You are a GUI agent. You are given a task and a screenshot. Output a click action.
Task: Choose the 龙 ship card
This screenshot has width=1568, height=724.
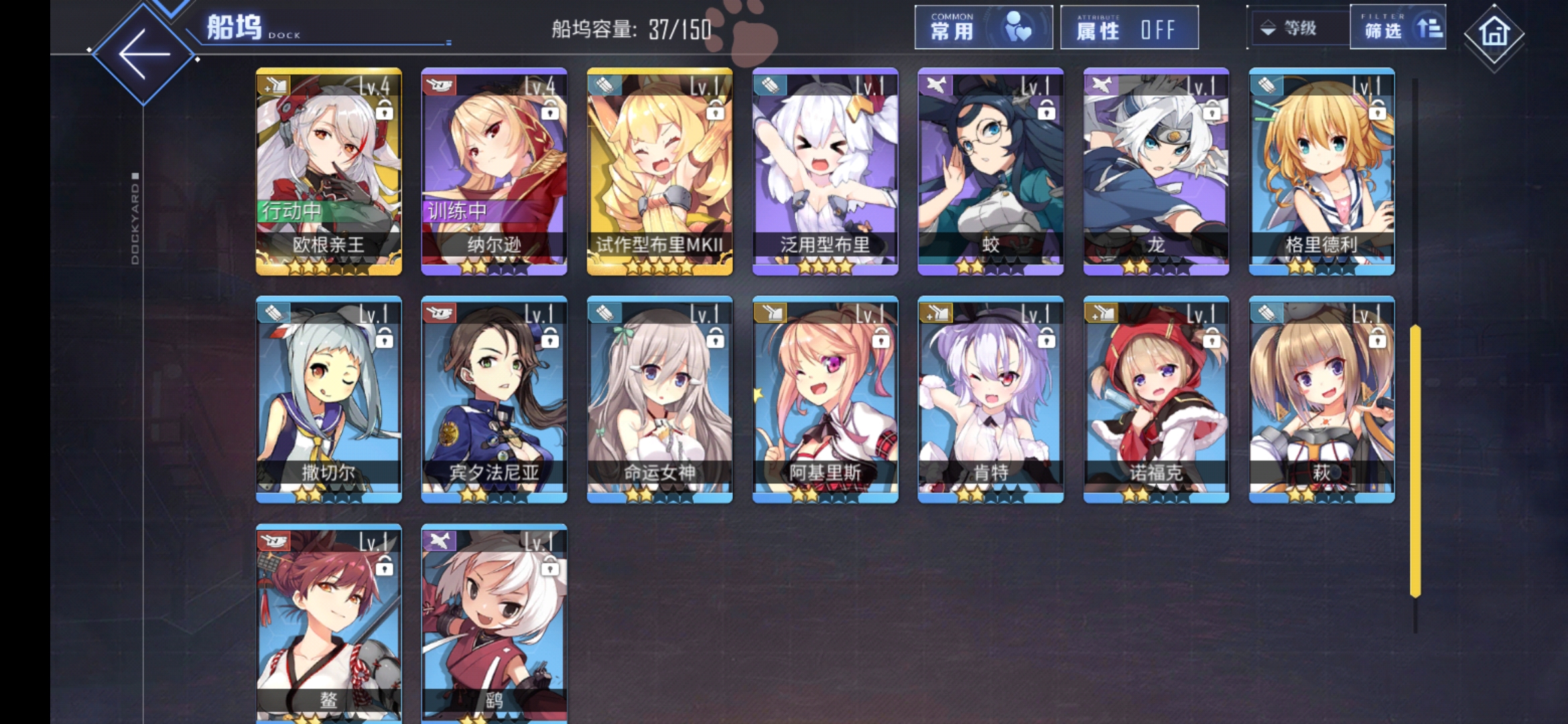tap(1156, 171)
